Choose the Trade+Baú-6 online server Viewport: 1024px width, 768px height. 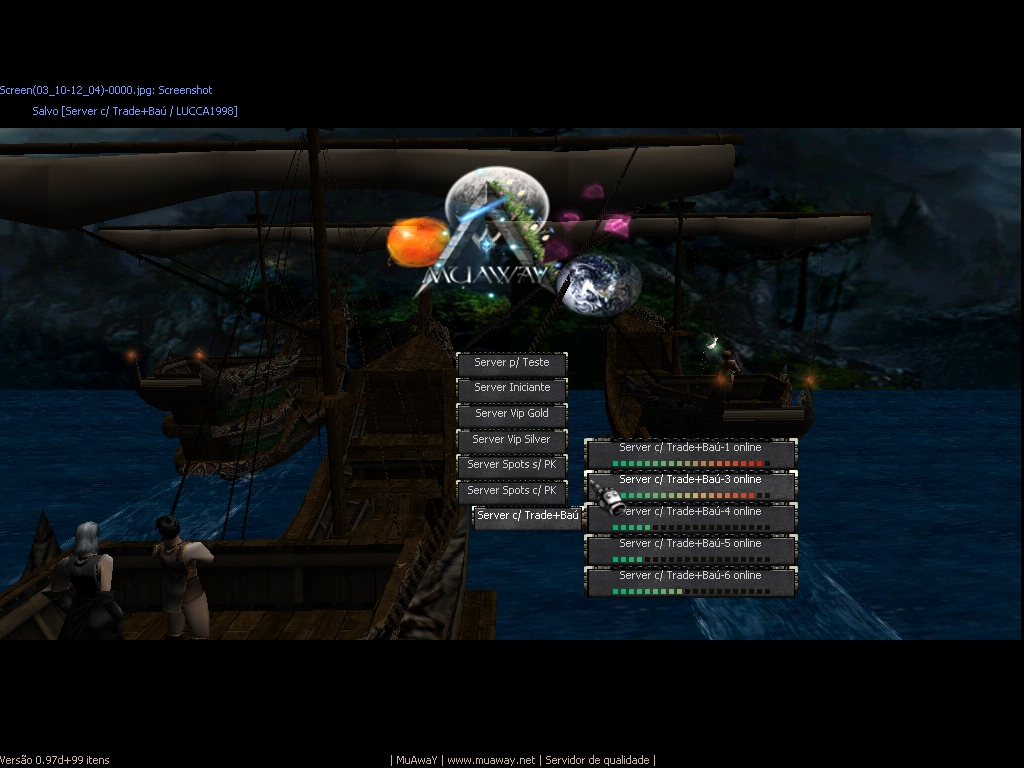pos(691,581)
